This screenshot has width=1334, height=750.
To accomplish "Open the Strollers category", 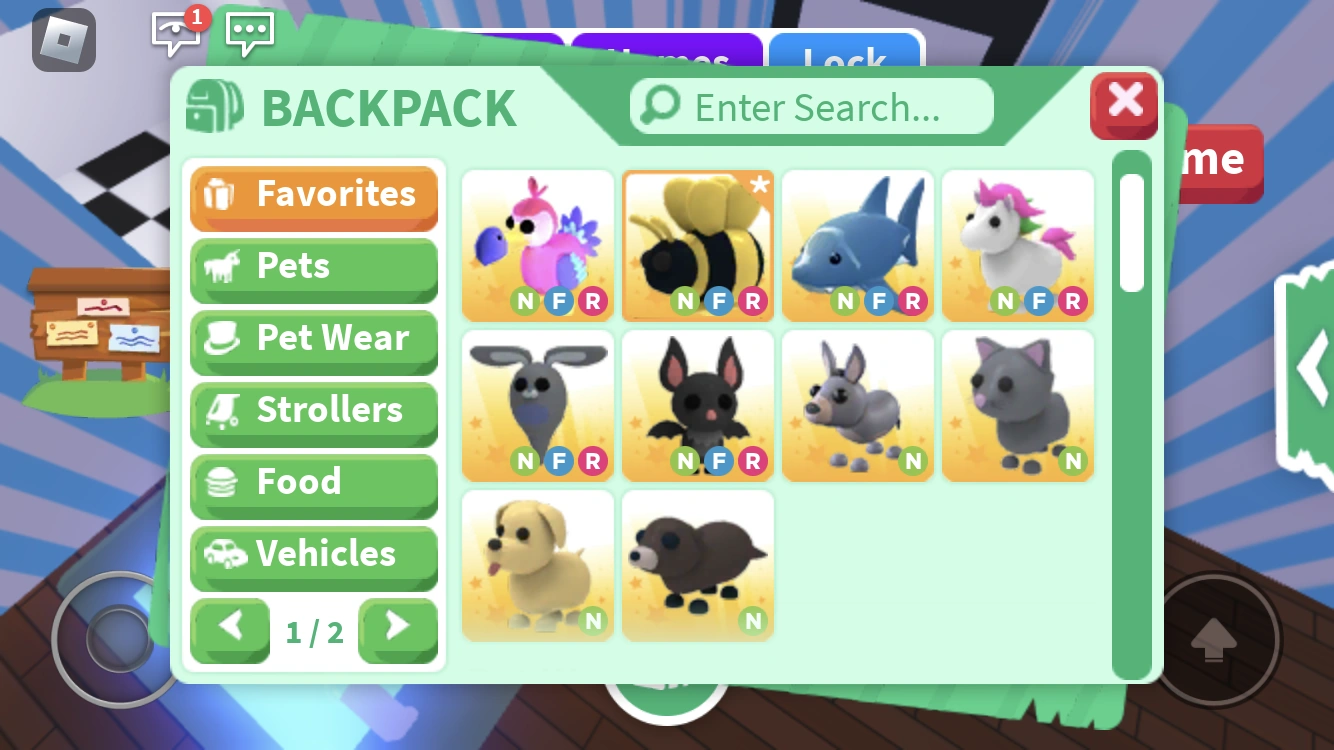I will click(314, 410).
